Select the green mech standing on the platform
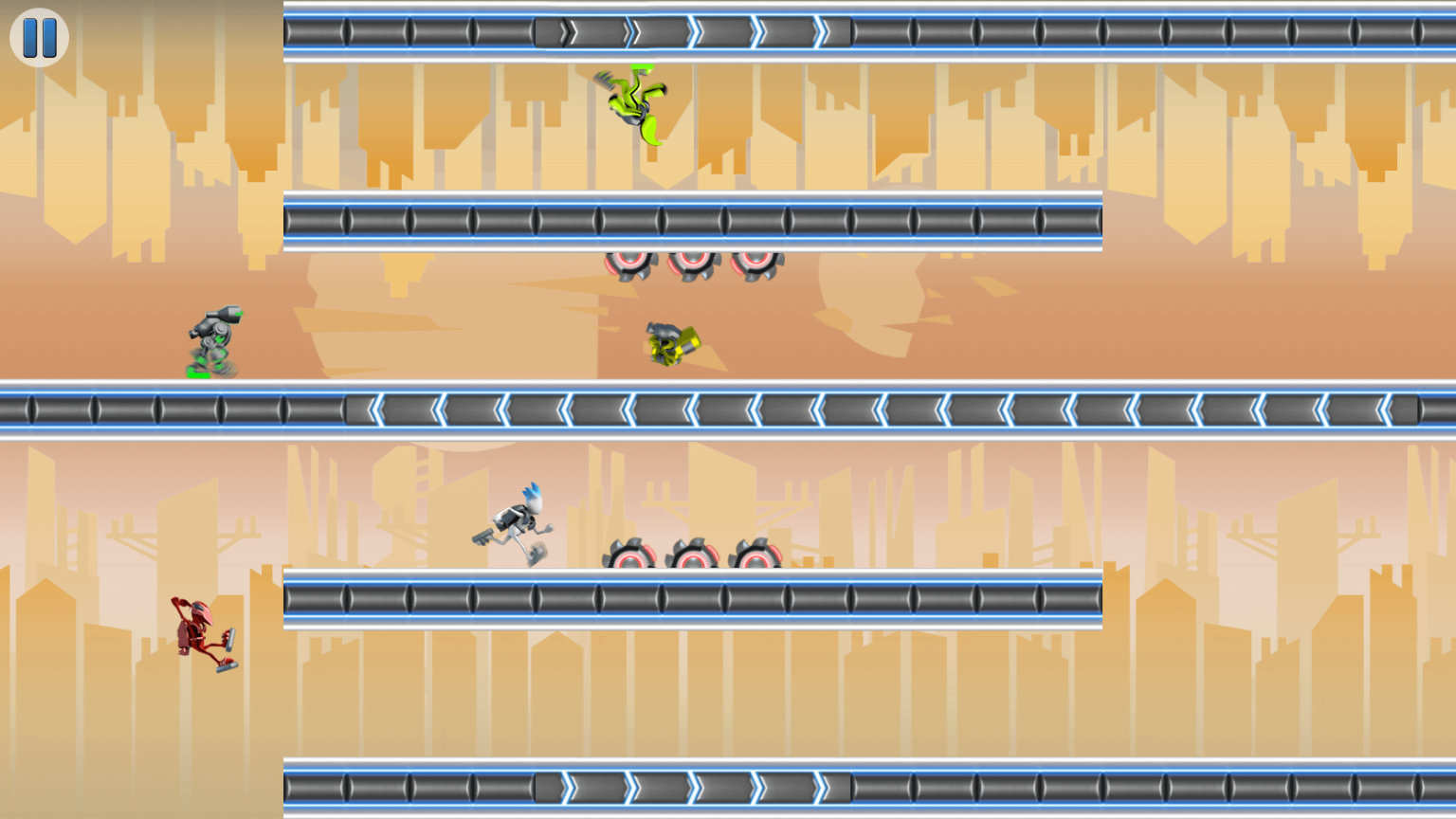The height and width of the screenshot is (819, 1456). pos(213,337)
